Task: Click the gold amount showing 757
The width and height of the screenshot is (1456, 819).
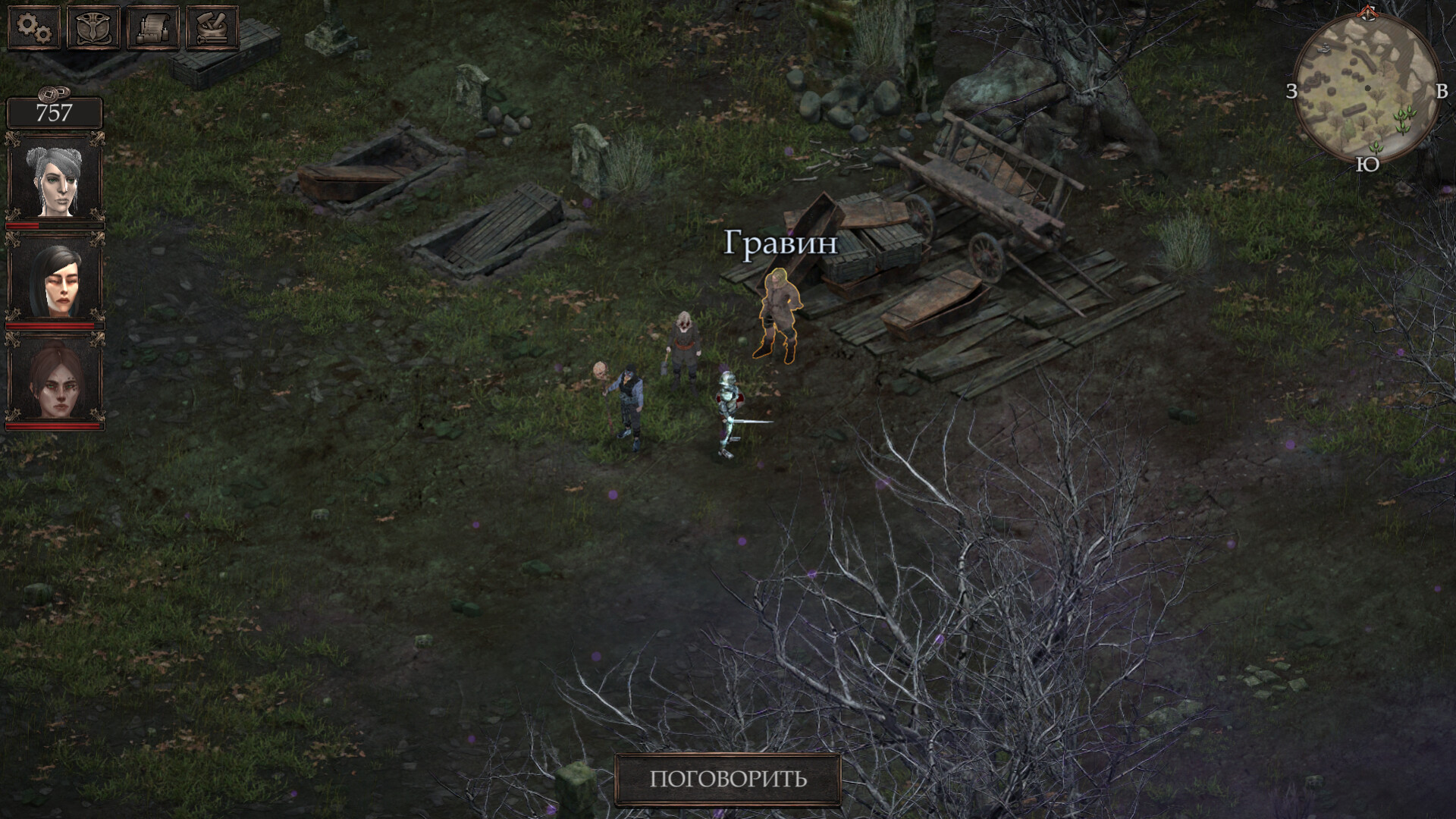Action: pos(55,114)
